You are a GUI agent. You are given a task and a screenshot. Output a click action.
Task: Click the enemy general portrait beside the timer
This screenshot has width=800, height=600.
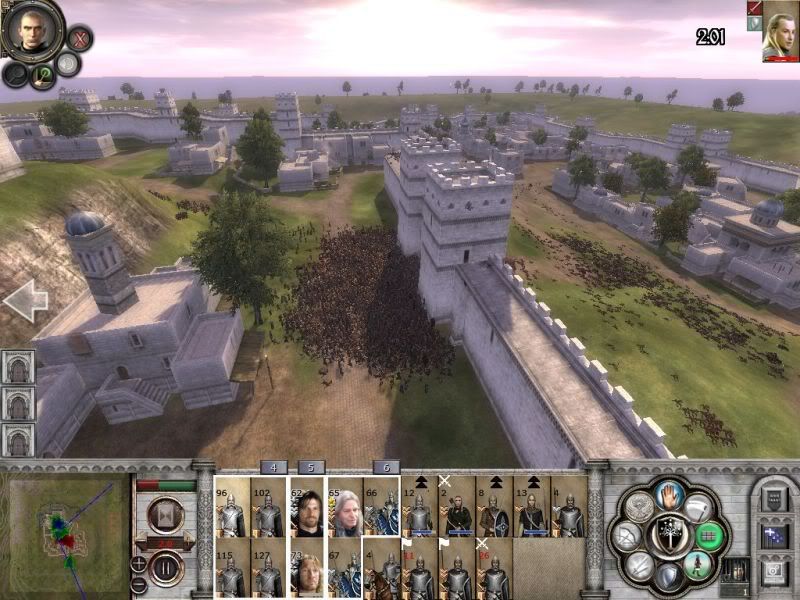[x=778, y=32]
